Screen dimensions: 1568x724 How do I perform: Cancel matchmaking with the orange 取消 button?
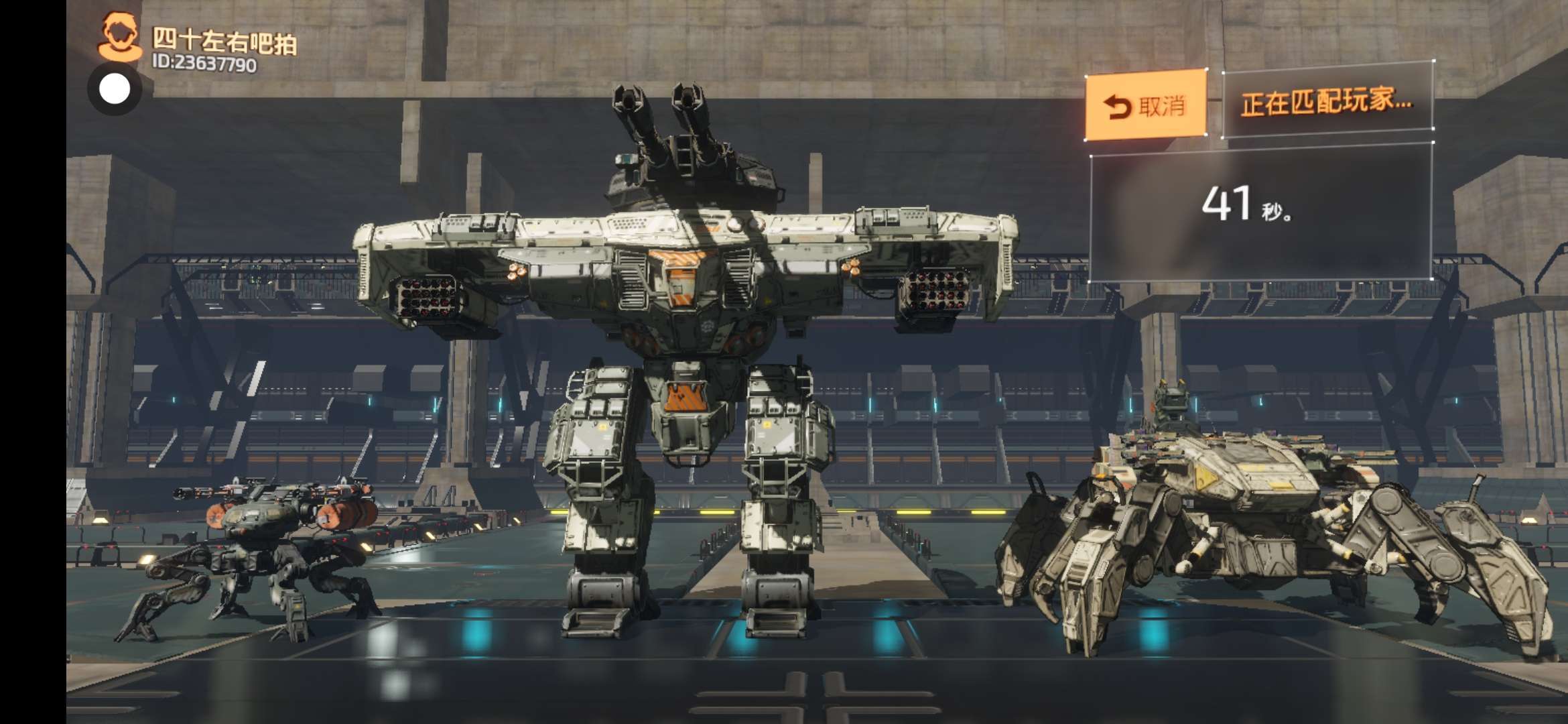pos(1145,105)
